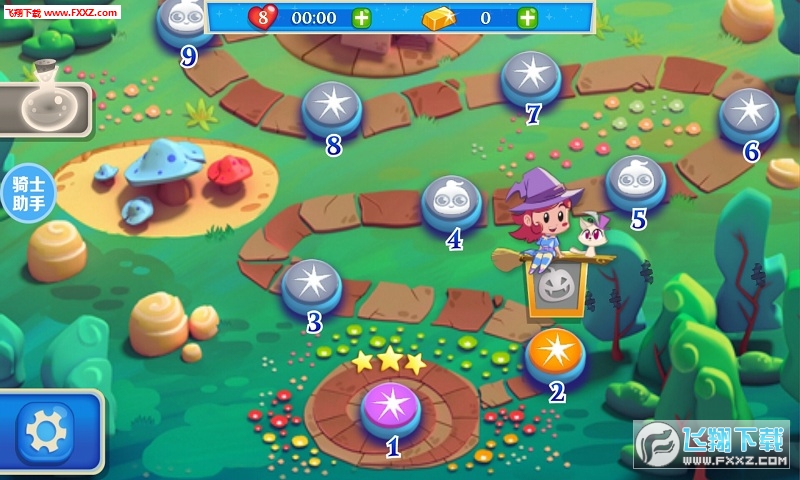Tap the 骑士助手 knight helper button

point(27,192)
